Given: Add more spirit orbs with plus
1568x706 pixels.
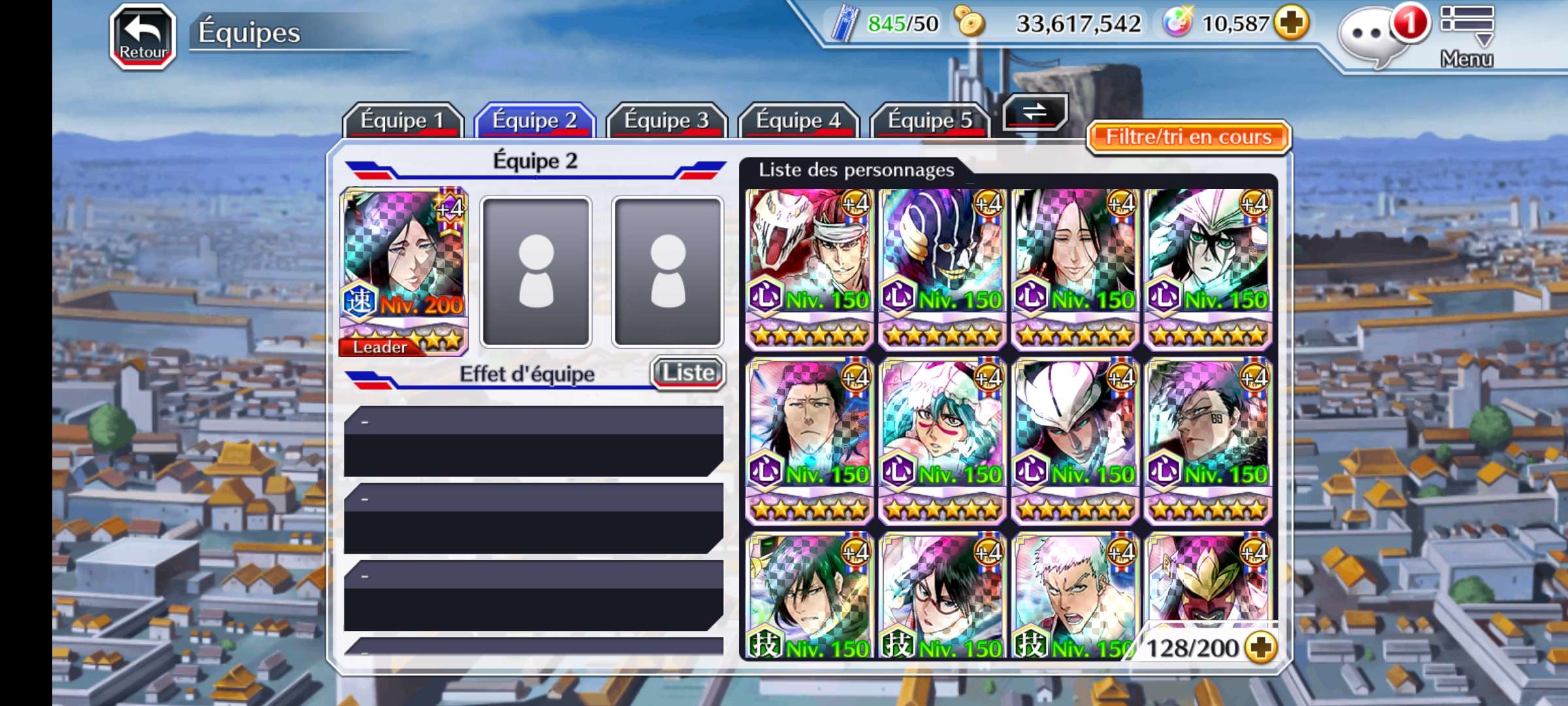Looking at the screenshot, I should (x=1292, y=24).
